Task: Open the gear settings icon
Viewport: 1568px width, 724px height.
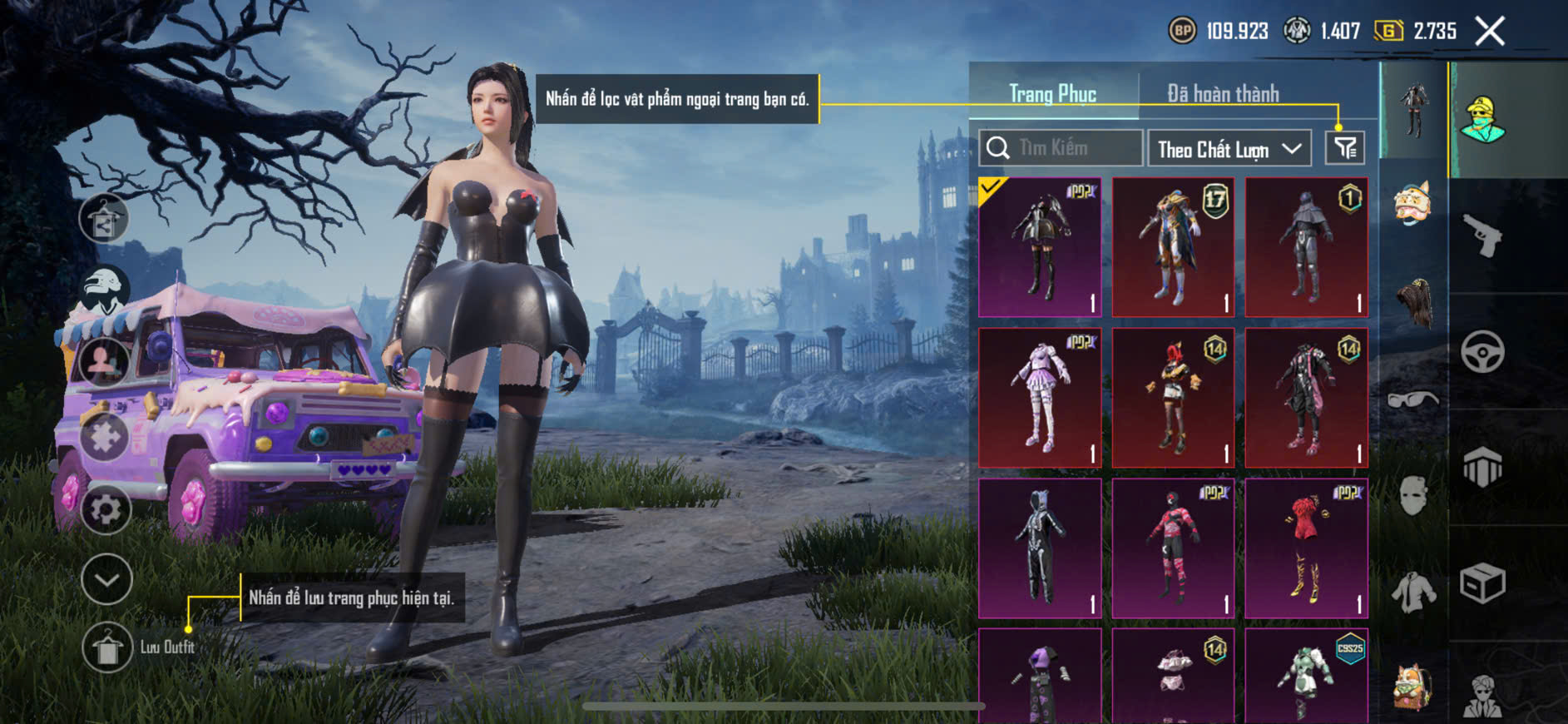Action: pos(106,508)
